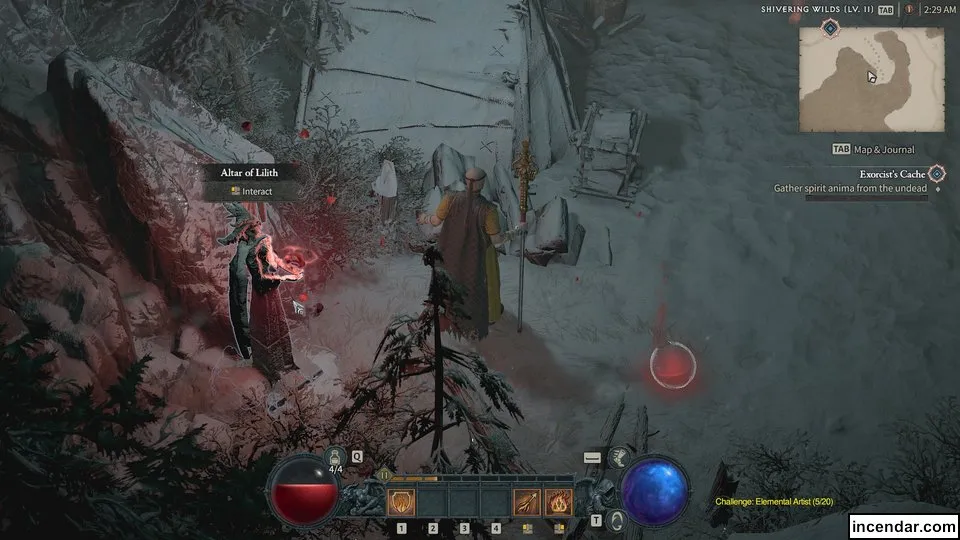The image size is (960, 540).
Task: Open the minimap in the corner
Action: point(872,78)
